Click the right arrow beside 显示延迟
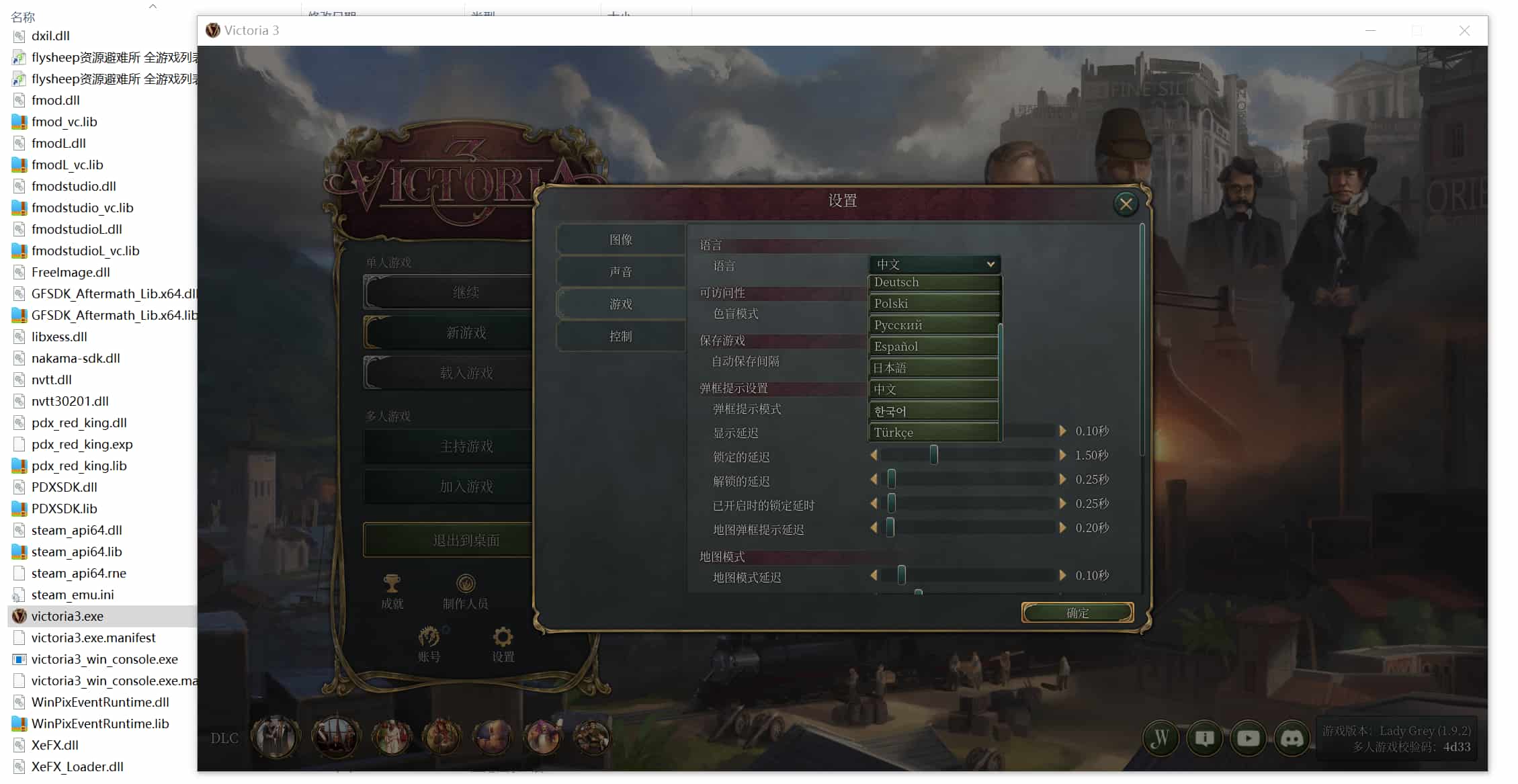The height and width of the screenshot is (784, 1518). (x=1062, y=431)
